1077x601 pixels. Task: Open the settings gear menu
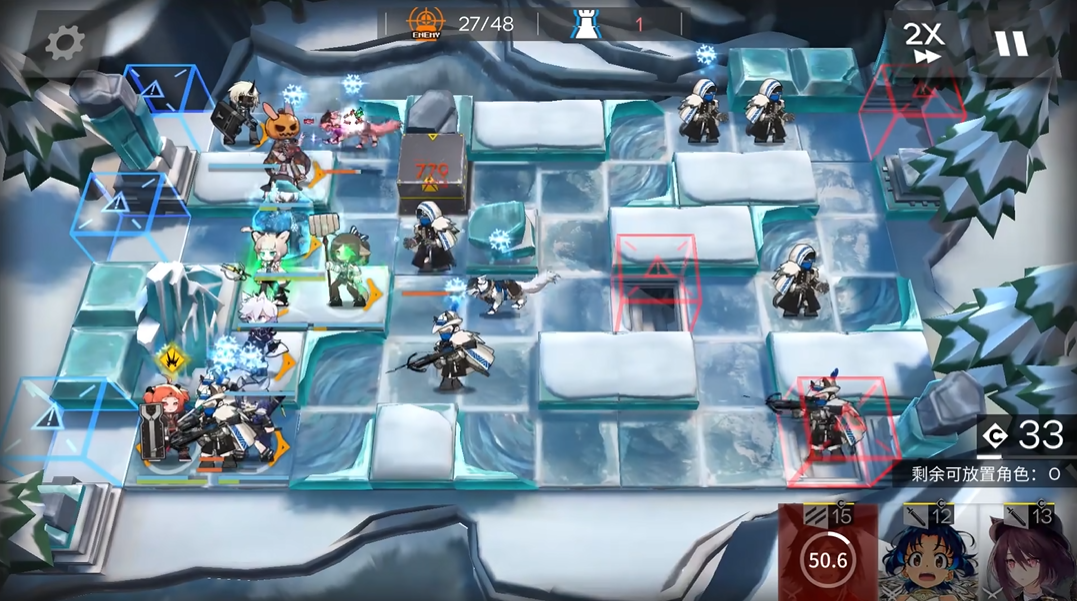point(66,43)
